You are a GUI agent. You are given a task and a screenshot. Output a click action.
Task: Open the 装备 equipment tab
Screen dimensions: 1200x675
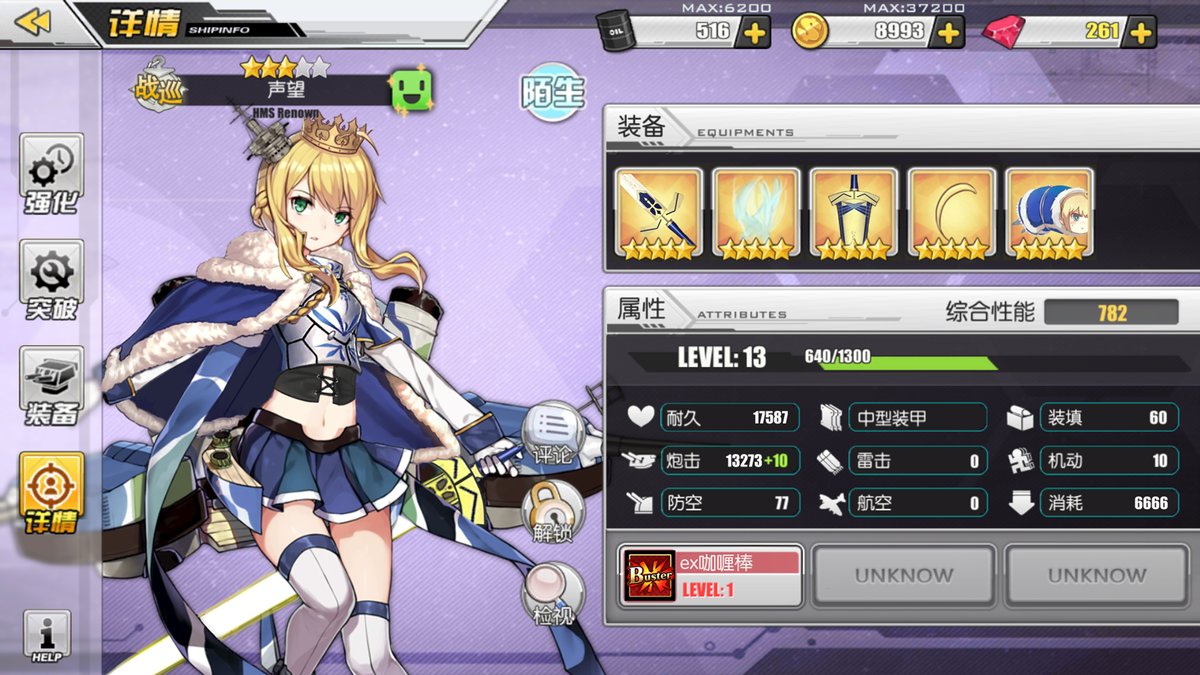51,387
